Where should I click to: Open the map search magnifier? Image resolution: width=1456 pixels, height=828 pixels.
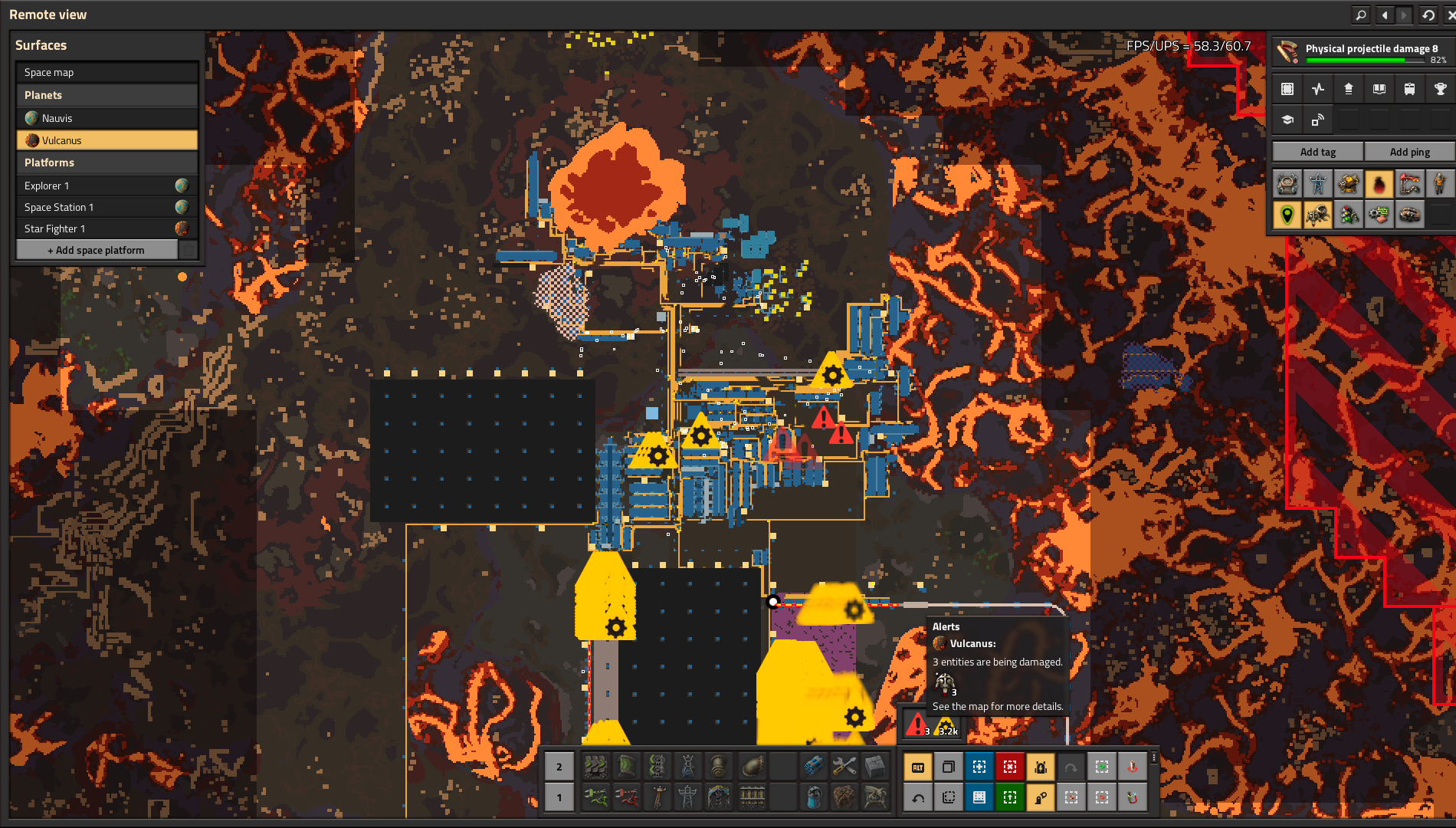coord(1360,15)
